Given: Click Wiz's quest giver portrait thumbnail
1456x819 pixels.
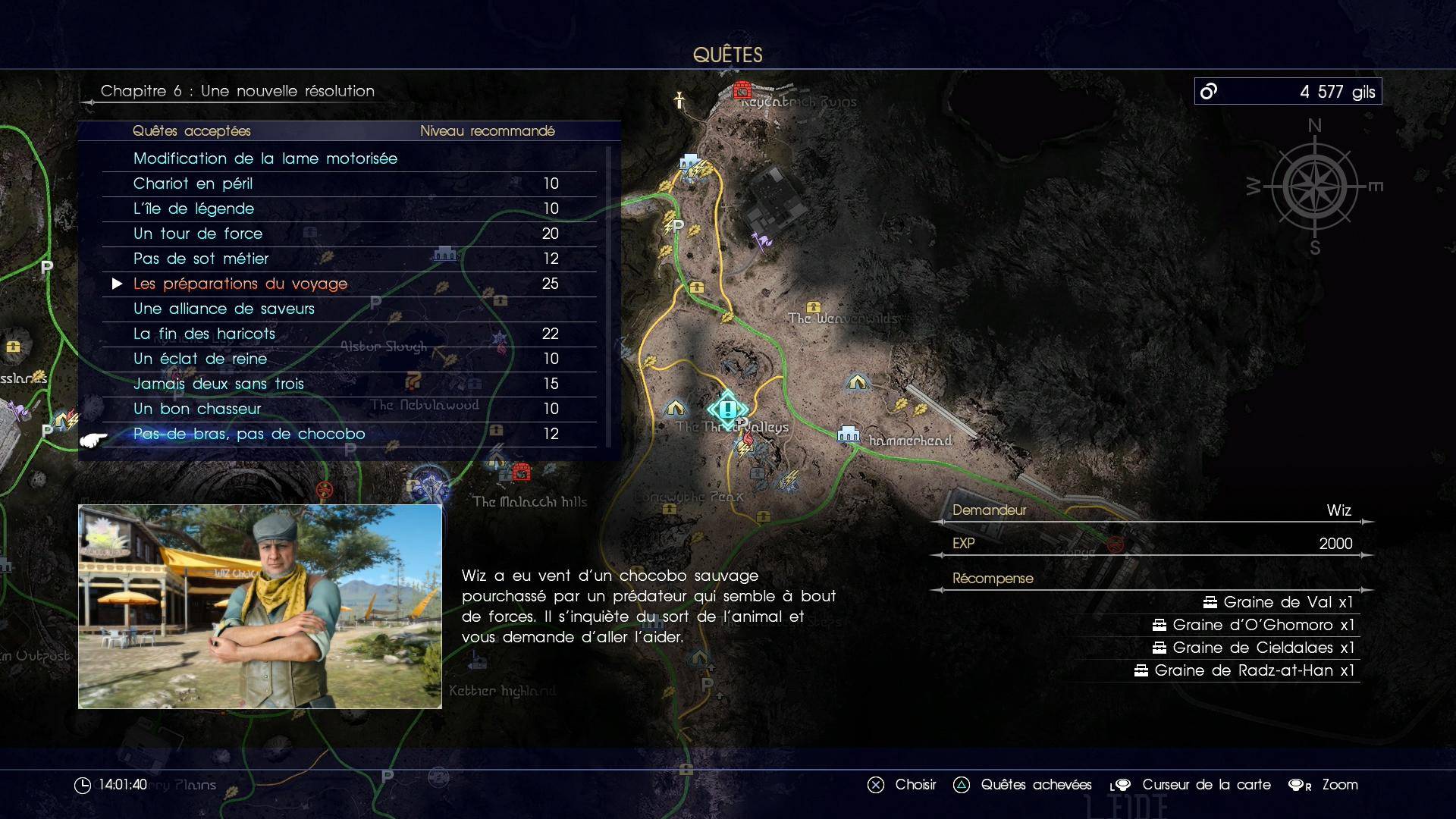Looking at the screenshot, I should pyautogui.click(x=260, y=607).
